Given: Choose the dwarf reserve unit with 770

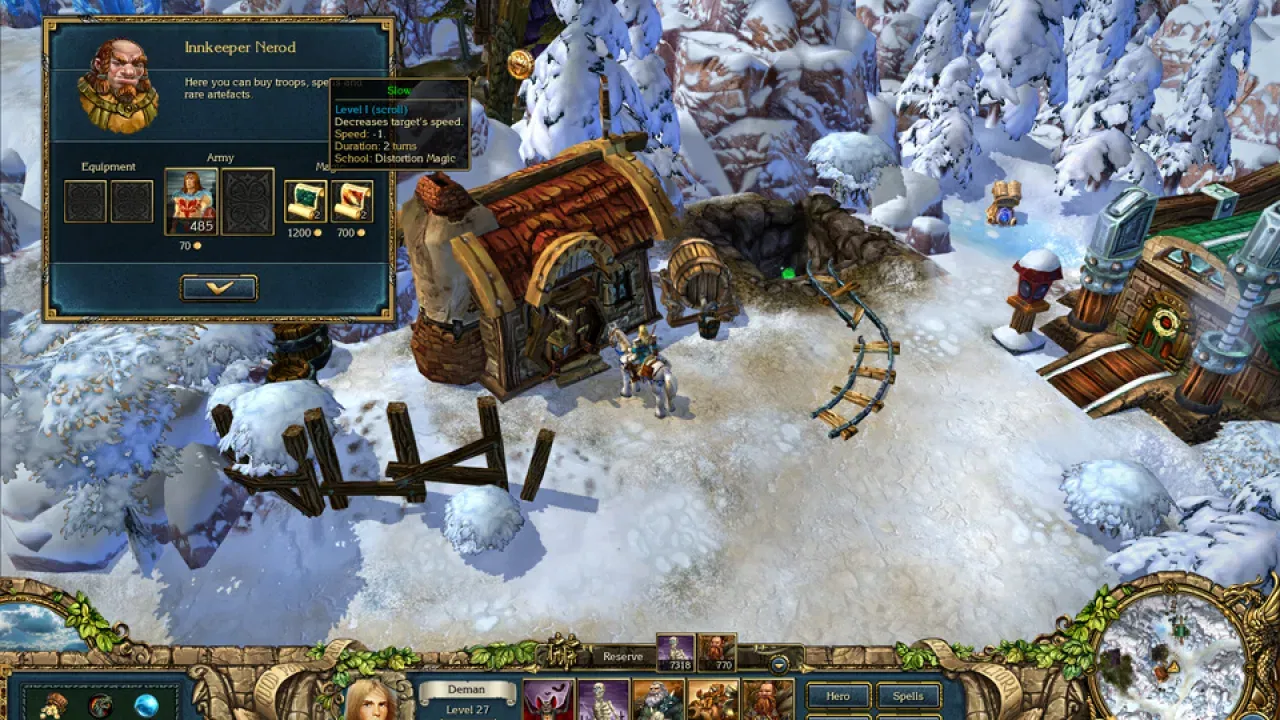Looking at the screenshot, I should point(716,652).
